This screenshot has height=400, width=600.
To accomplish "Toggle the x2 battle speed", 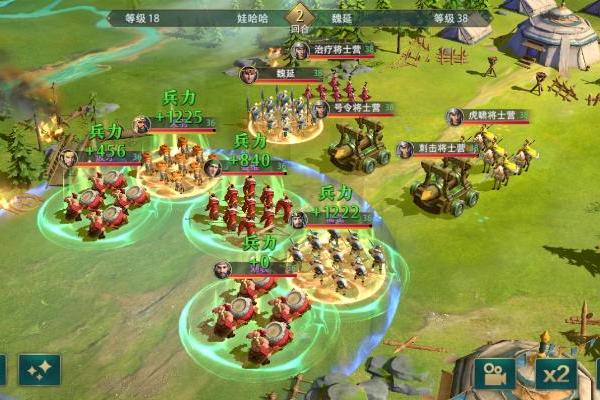I will 555,373.
